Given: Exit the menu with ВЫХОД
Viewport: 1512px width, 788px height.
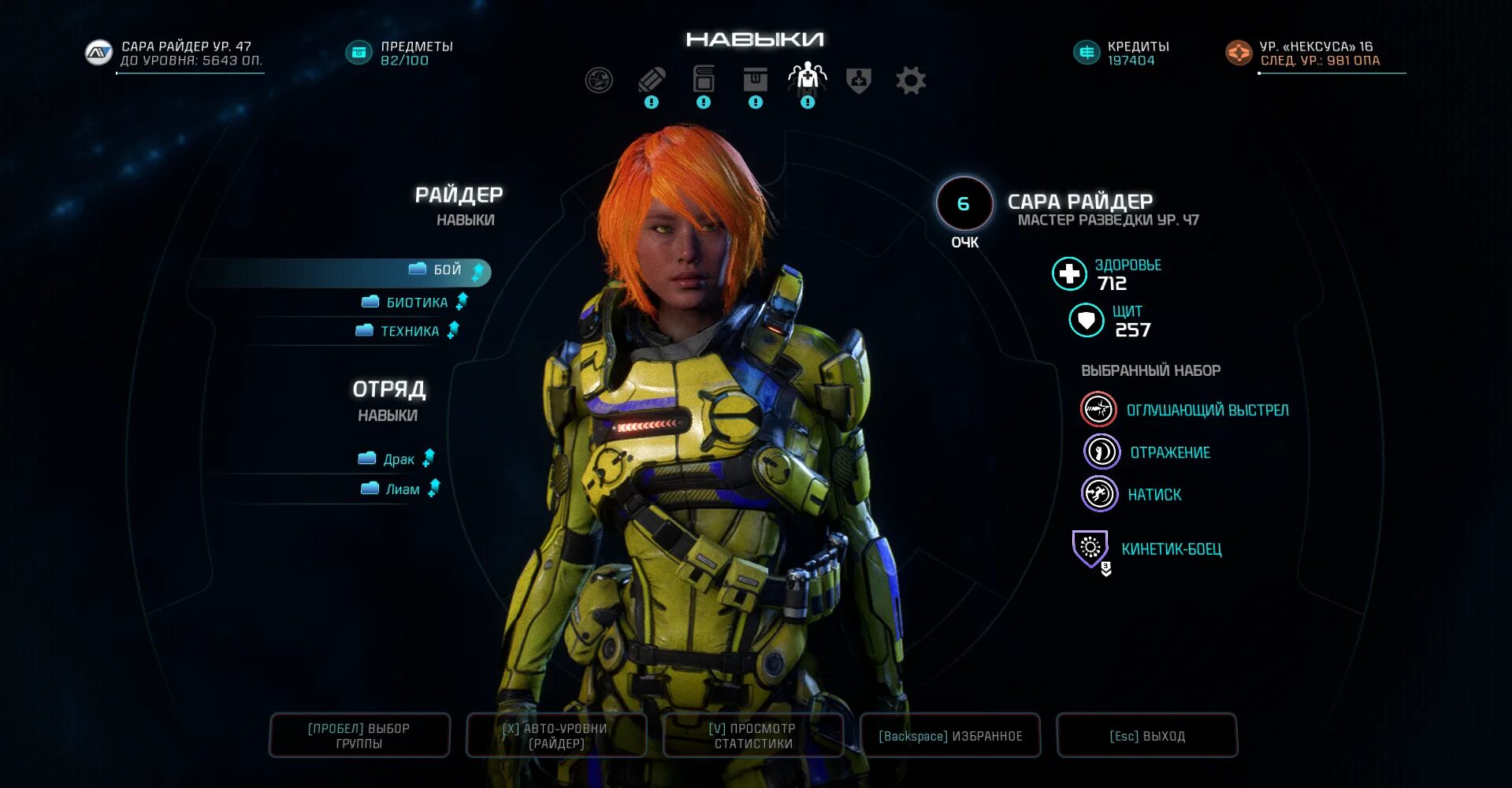Looking at the screenshot, I should [1147, 736].
